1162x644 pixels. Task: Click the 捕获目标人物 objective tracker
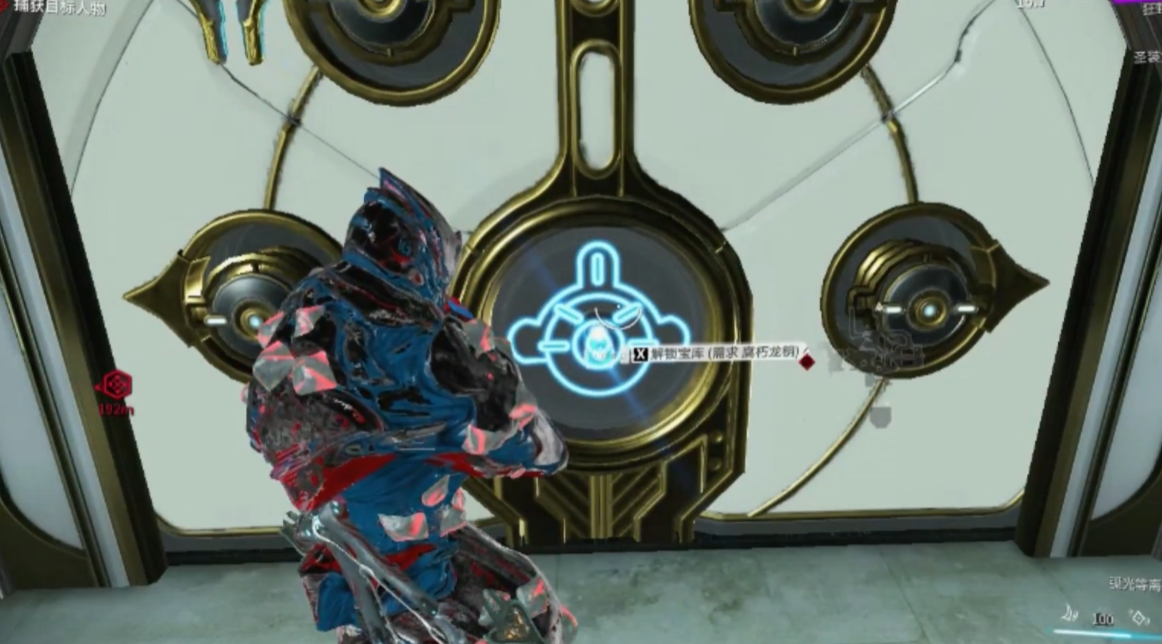(x=61, y=6)
